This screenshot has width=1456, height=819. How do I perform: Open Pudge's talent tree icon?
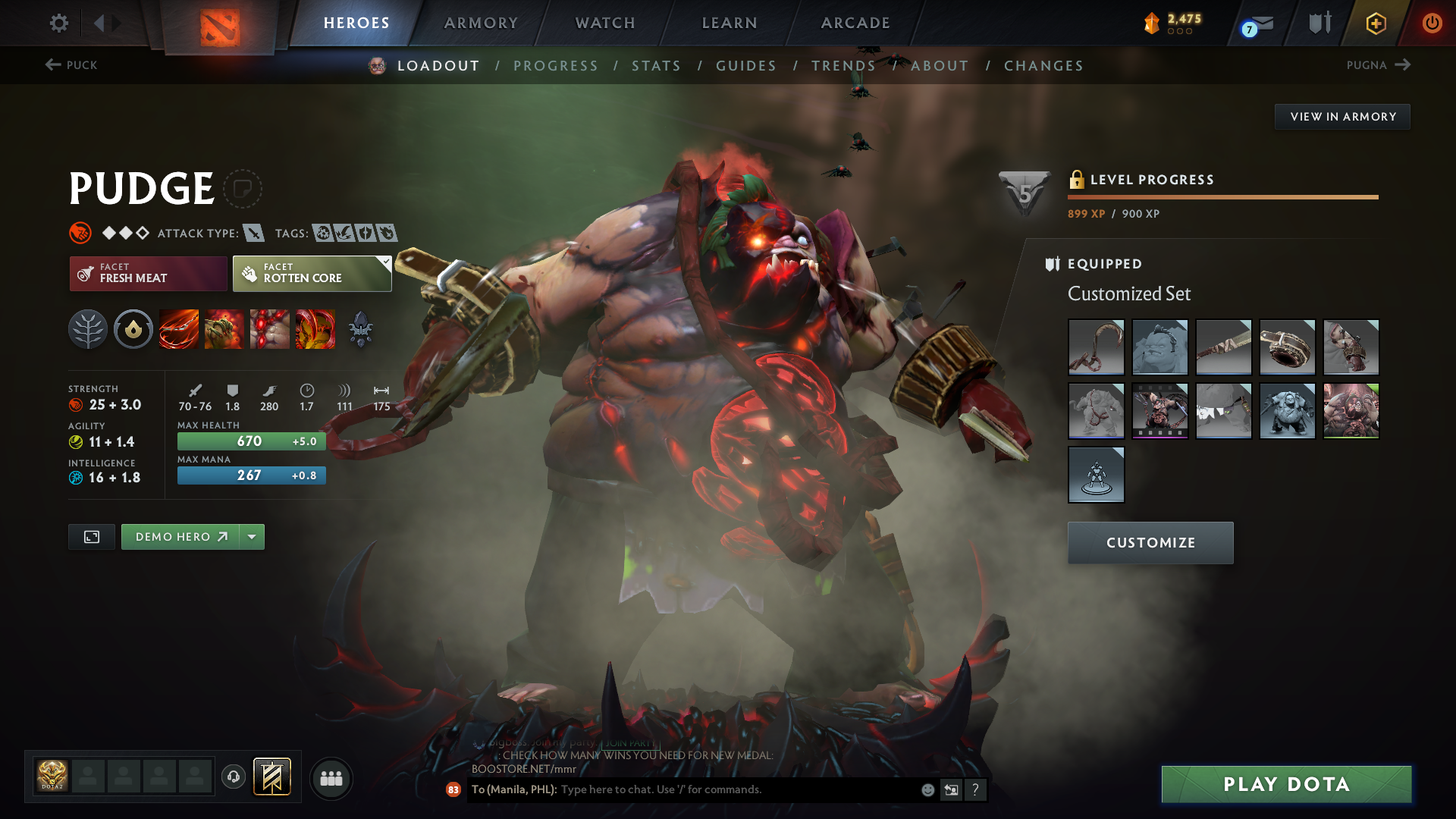coord(88,328)
